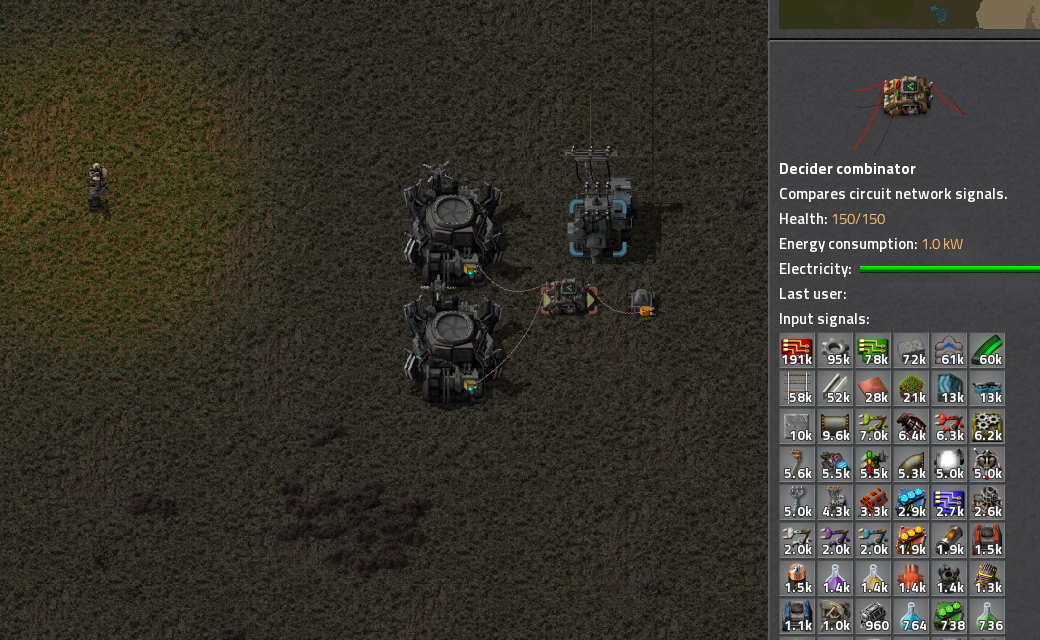Choose the lamp signal showing 5.0k
1040x640 pixels.
[949, 465]
